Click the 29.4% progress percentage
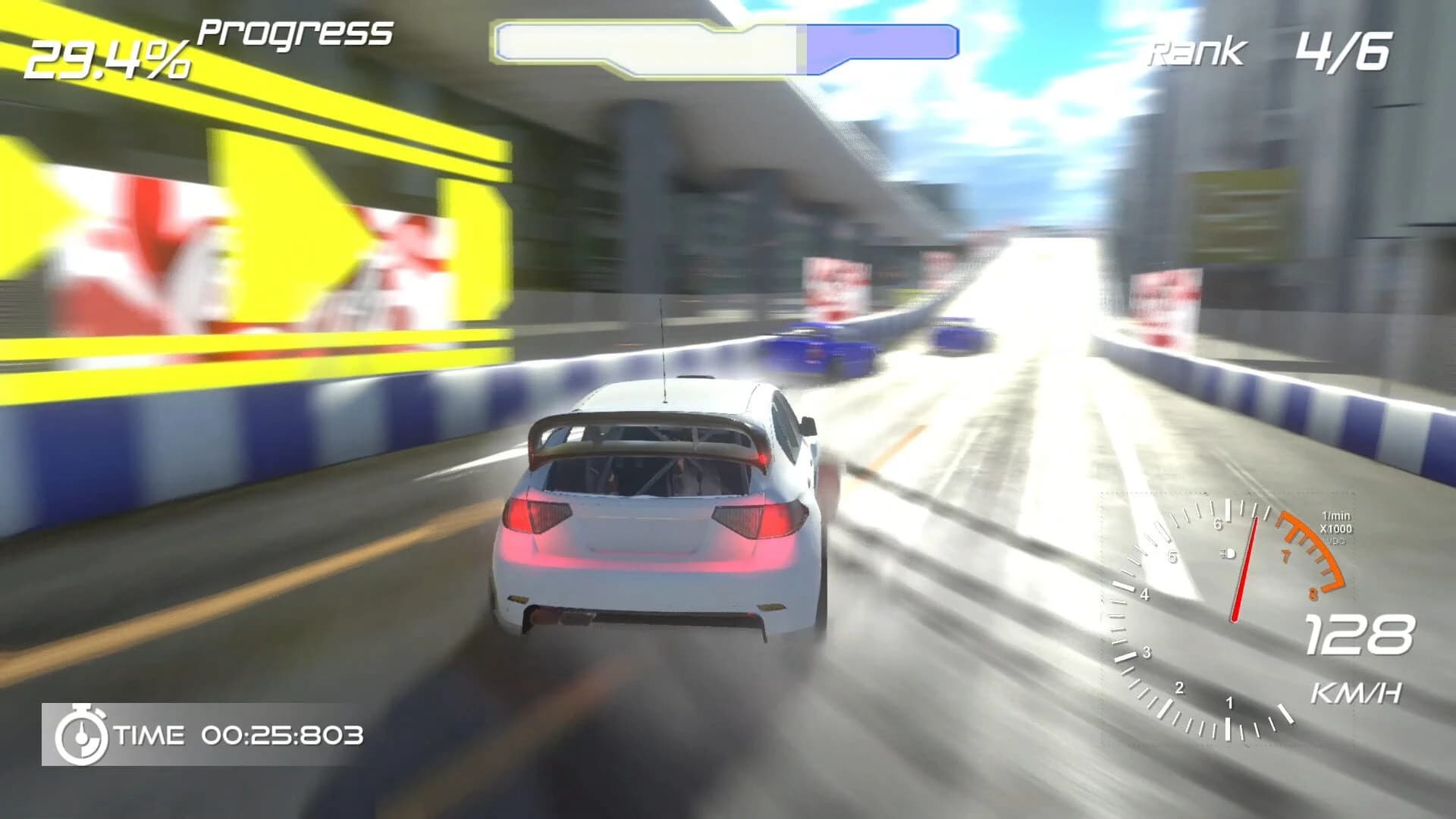Viewport: 1456px width, 819px height. 110,57
